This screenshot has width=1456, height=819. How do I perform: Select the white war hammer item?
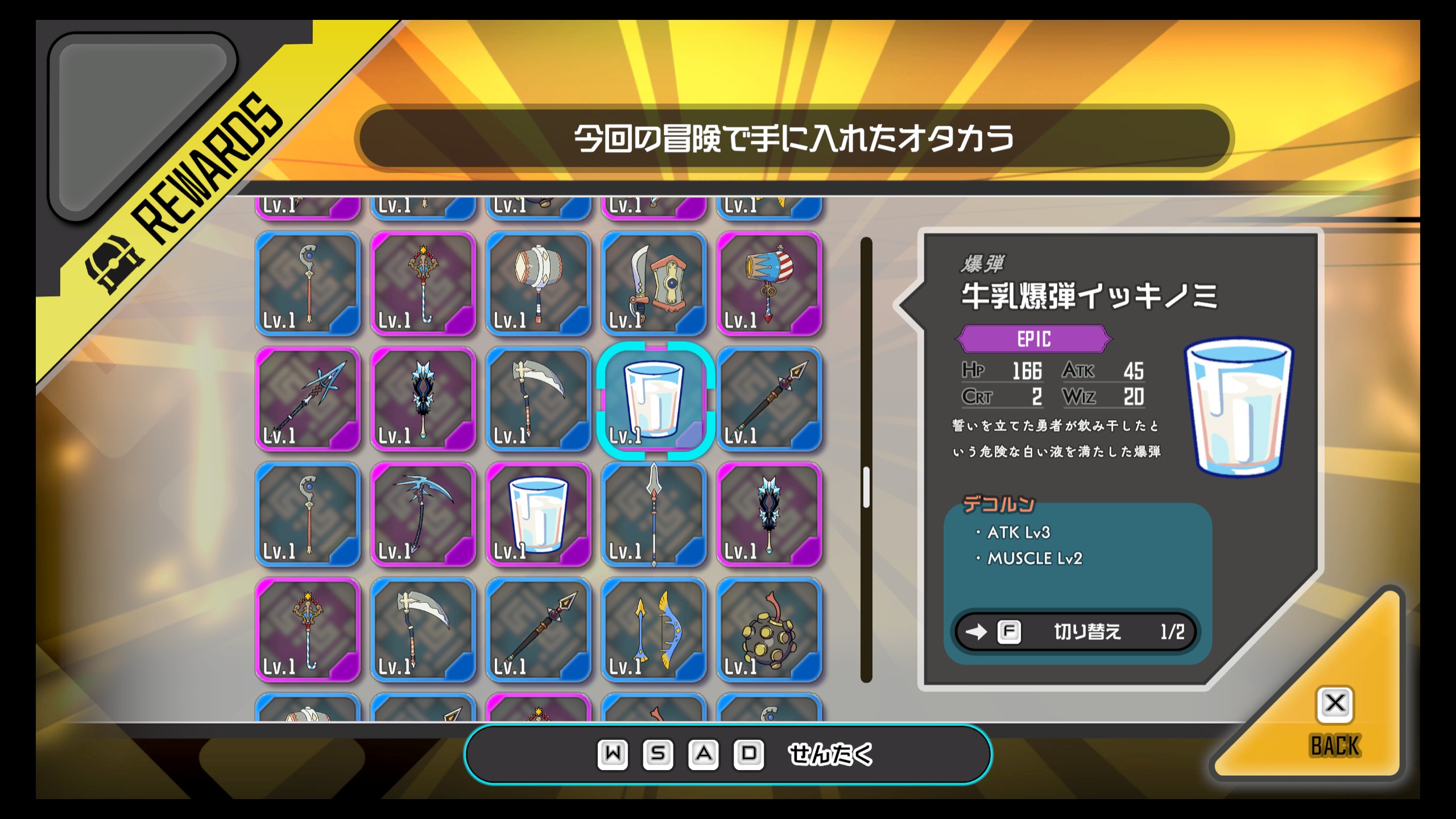pos(538,284)
